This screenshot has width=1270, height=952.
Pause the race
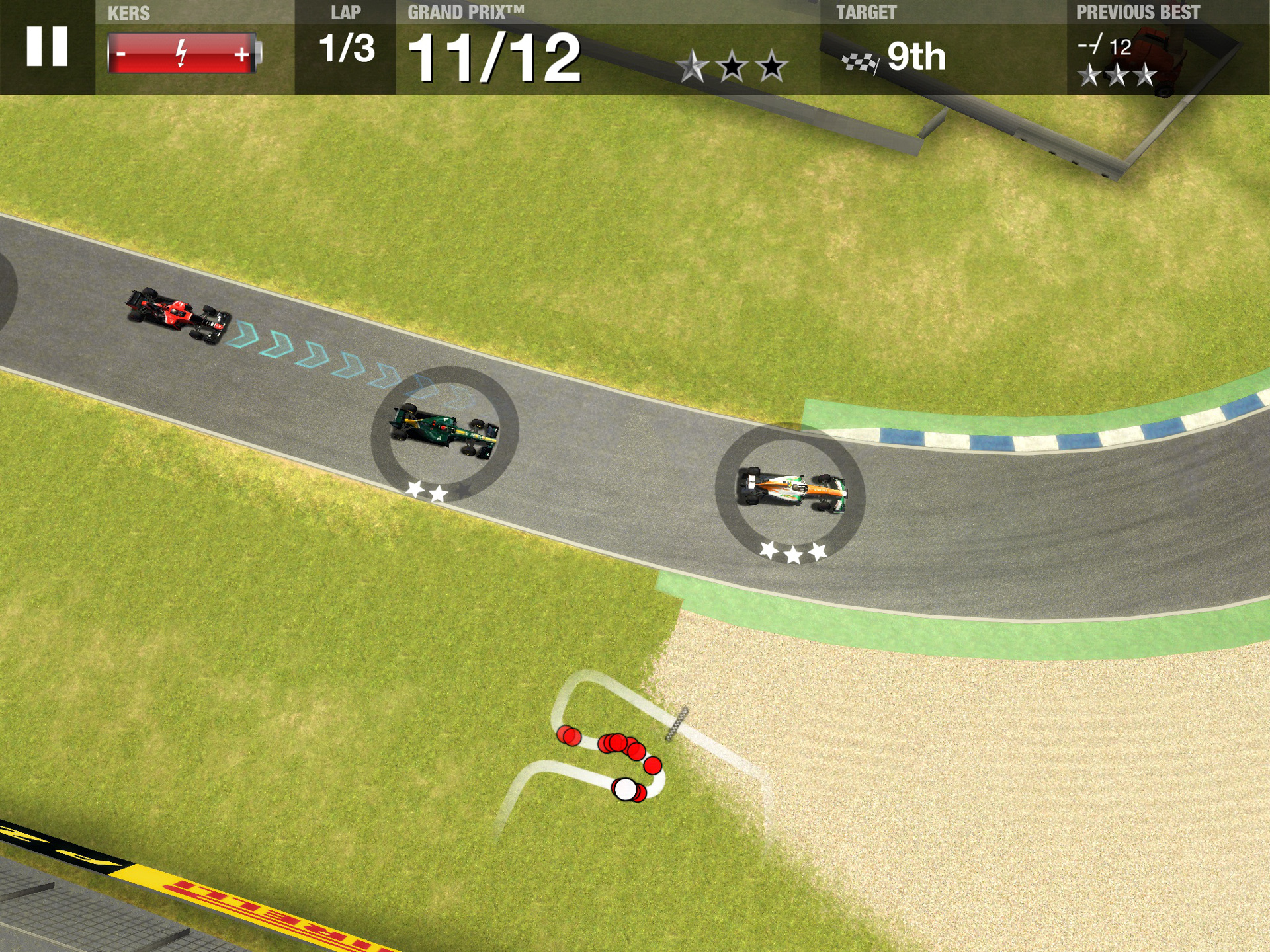pos(47,47)
